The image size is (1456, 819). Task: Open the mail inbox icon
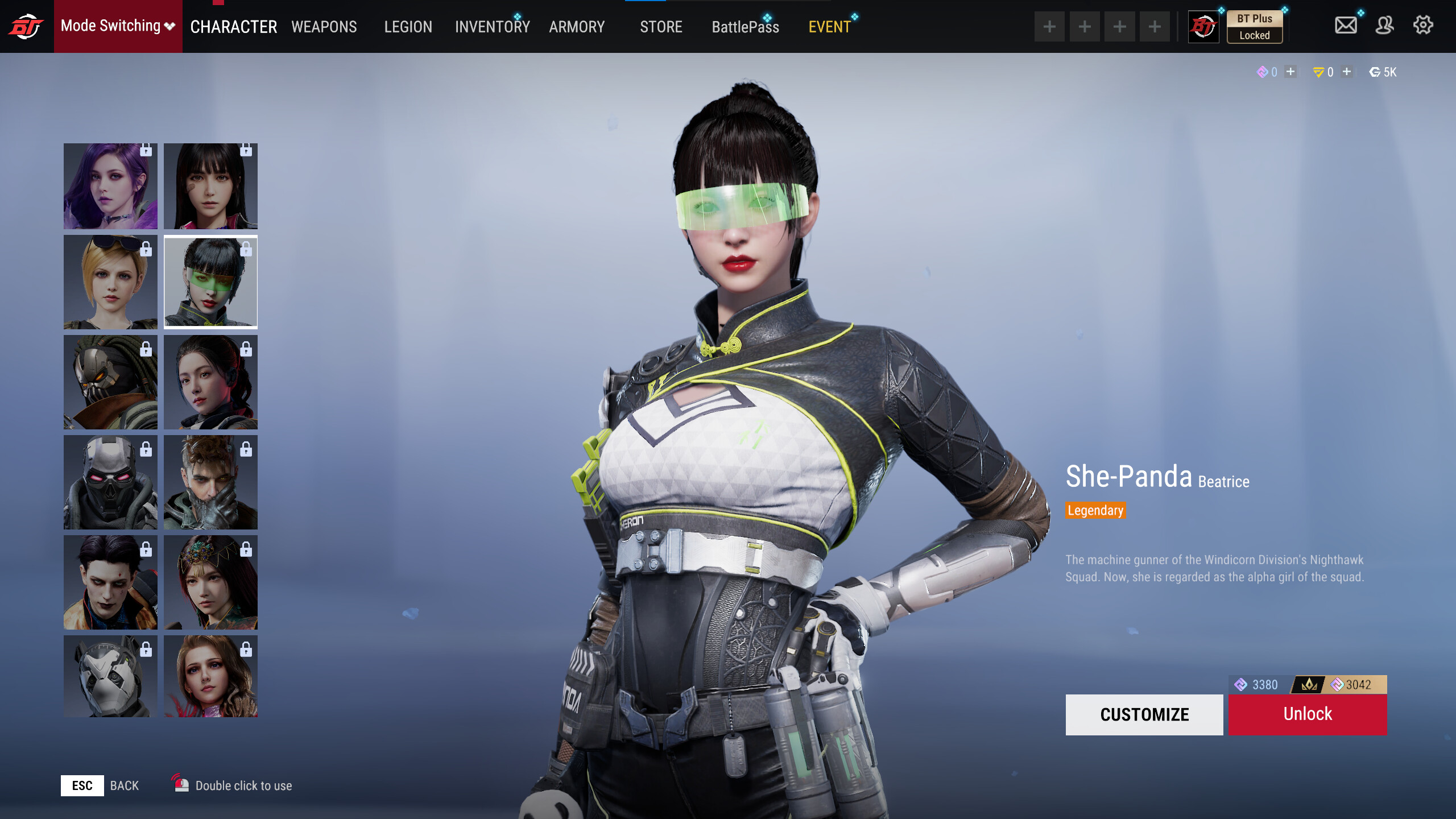pos(1346,25)
